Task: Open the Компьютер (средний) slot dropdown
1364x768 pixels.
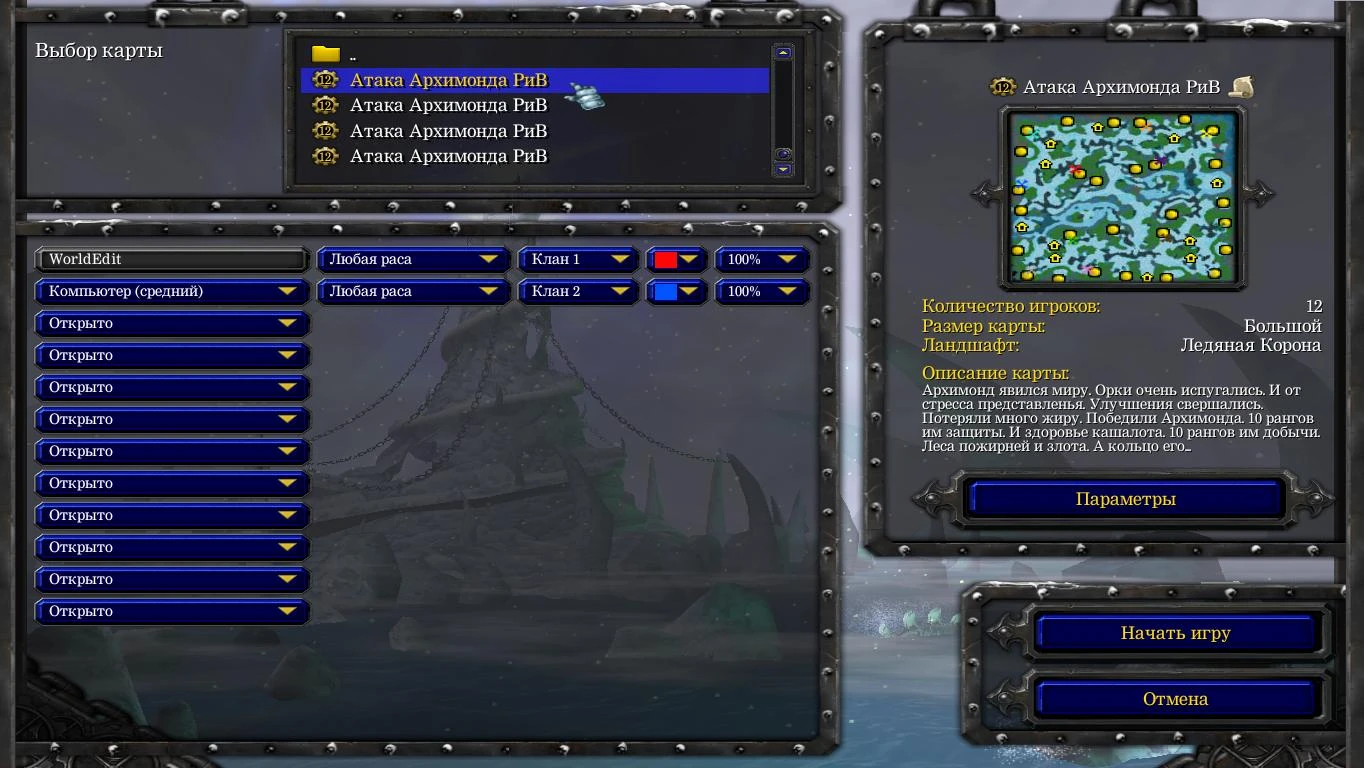Action: 171,291
